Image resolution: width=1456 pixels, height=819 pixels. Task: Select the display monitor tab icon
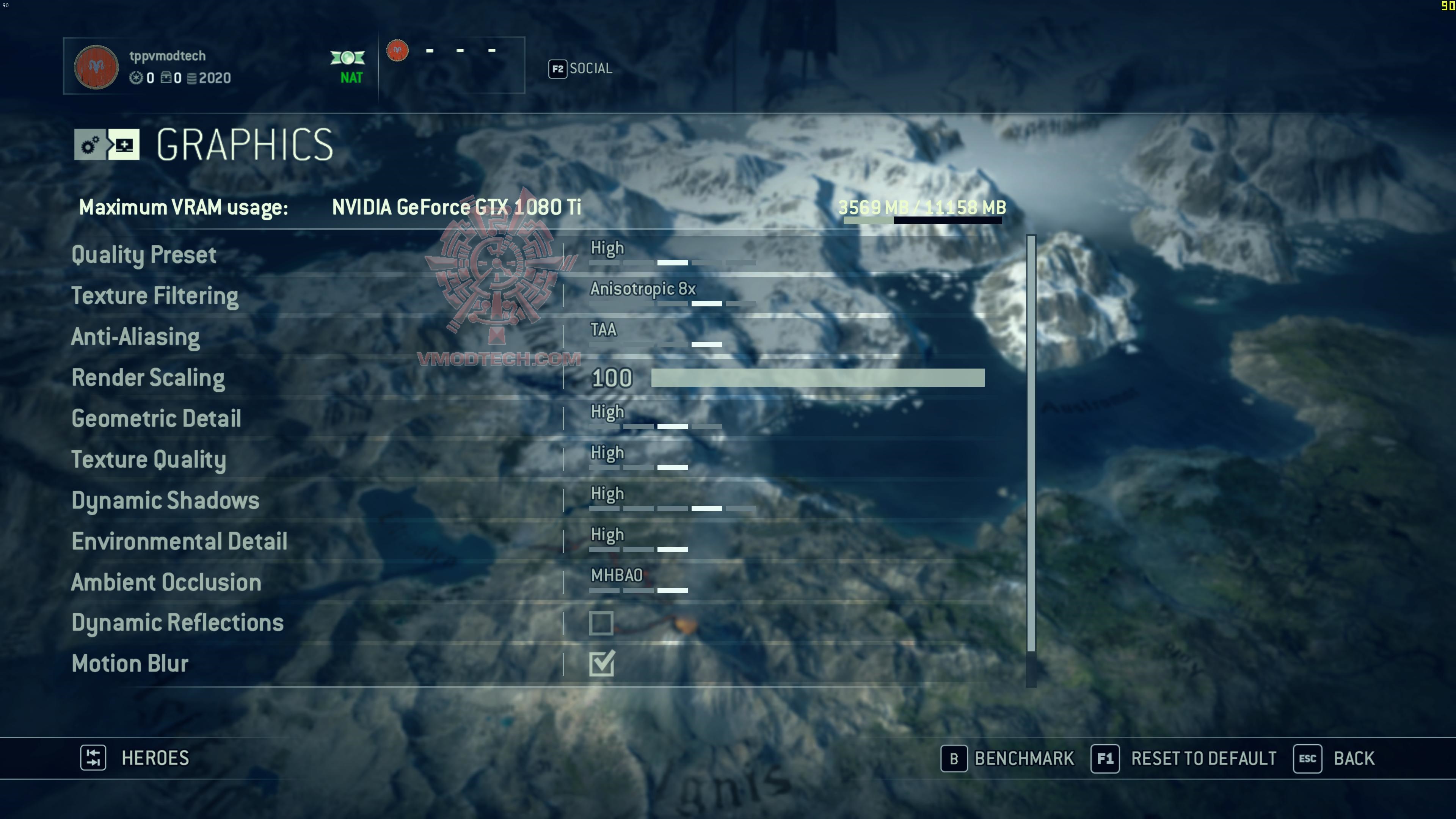pos(124,145)
